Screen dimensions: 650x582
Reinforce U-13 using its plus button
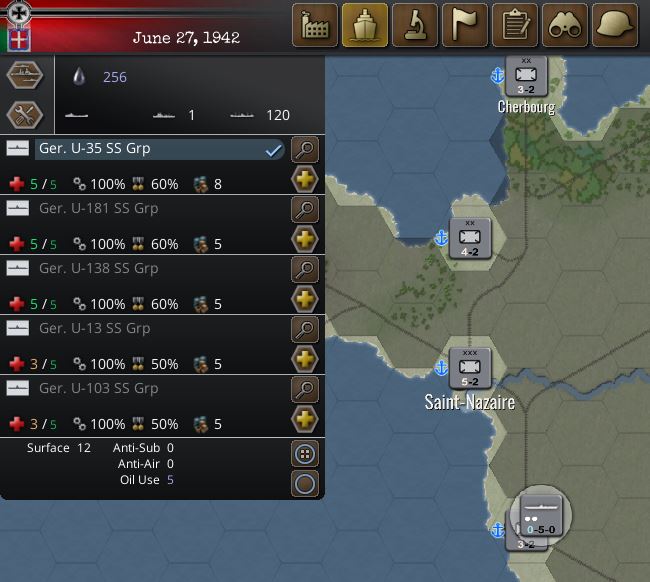point(304,360)
